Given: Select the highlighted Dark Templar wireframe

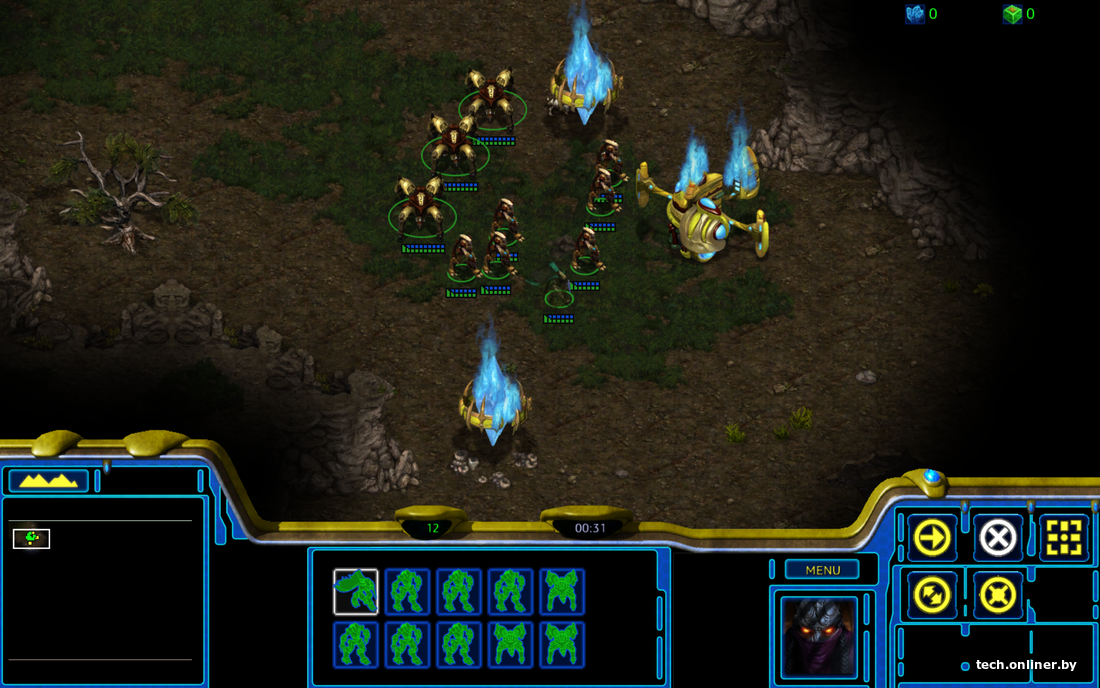Looking at the screenshot, I should 356,592.
